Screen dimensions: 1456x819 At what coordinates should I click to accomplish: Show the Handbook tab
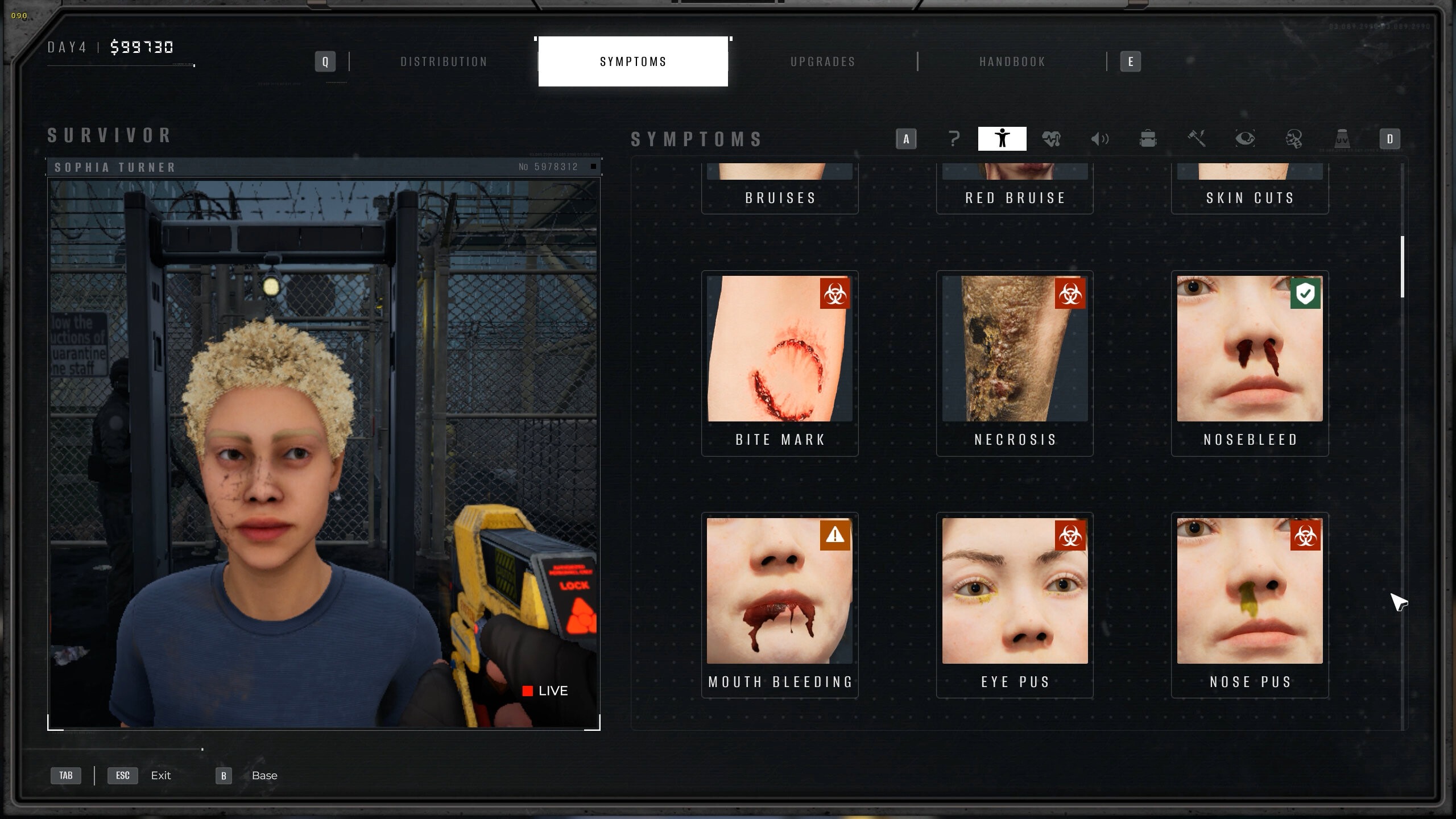tap(1012, 61)
